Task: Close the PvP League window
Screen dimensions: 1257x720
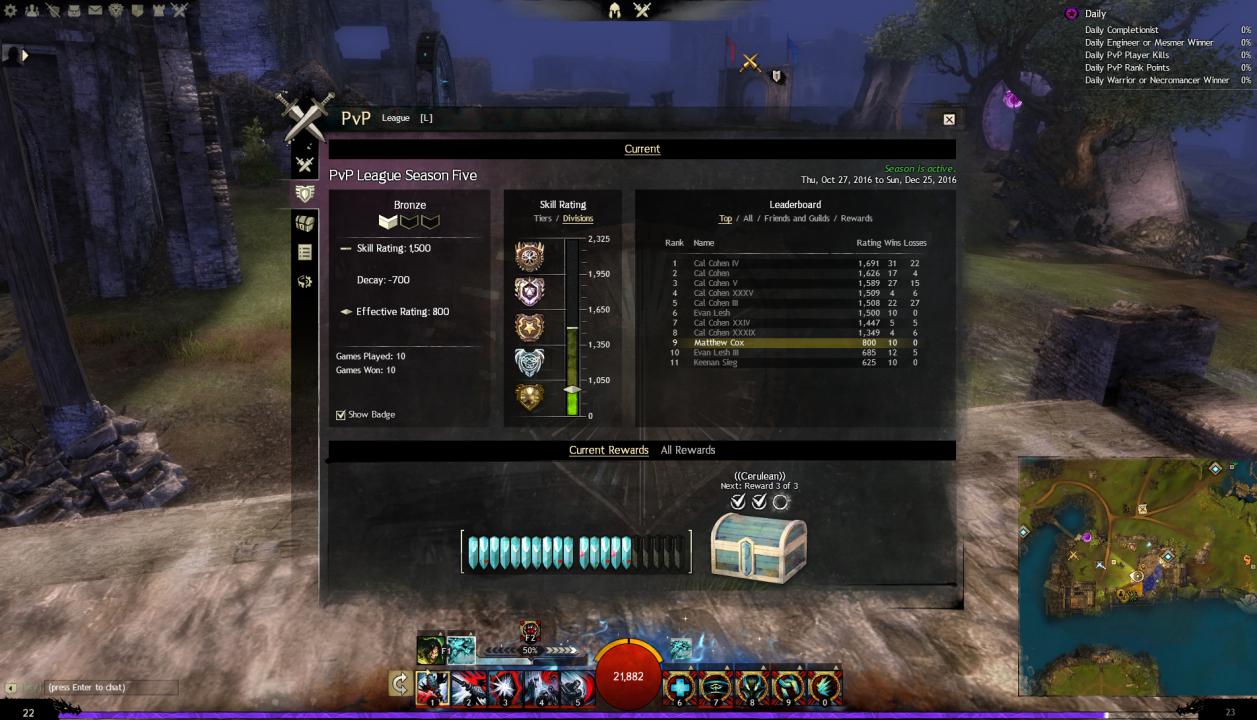Action: click(949, 119)
